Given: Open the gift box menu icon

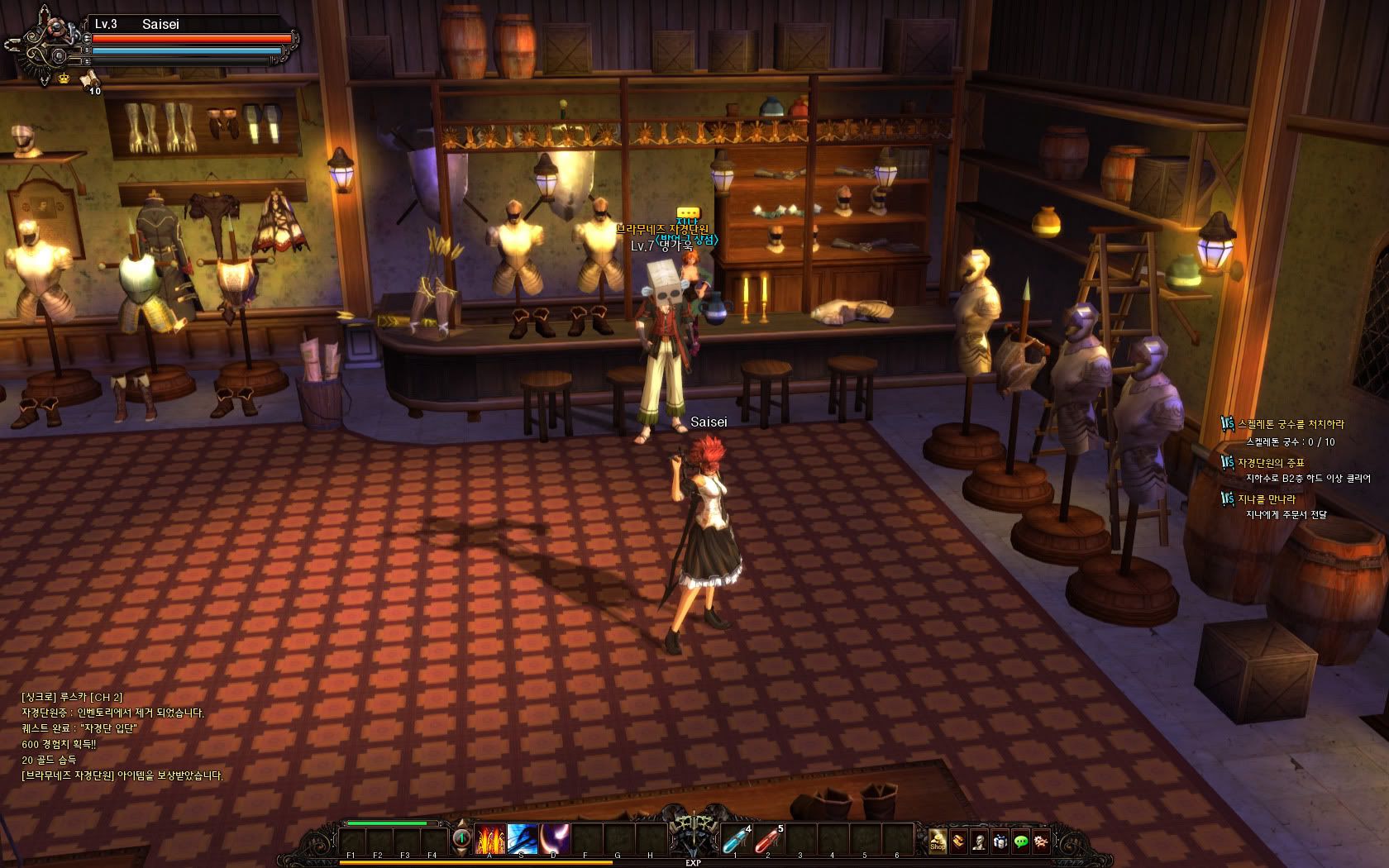Looking at the screenshot, I should pos(1000,842).
